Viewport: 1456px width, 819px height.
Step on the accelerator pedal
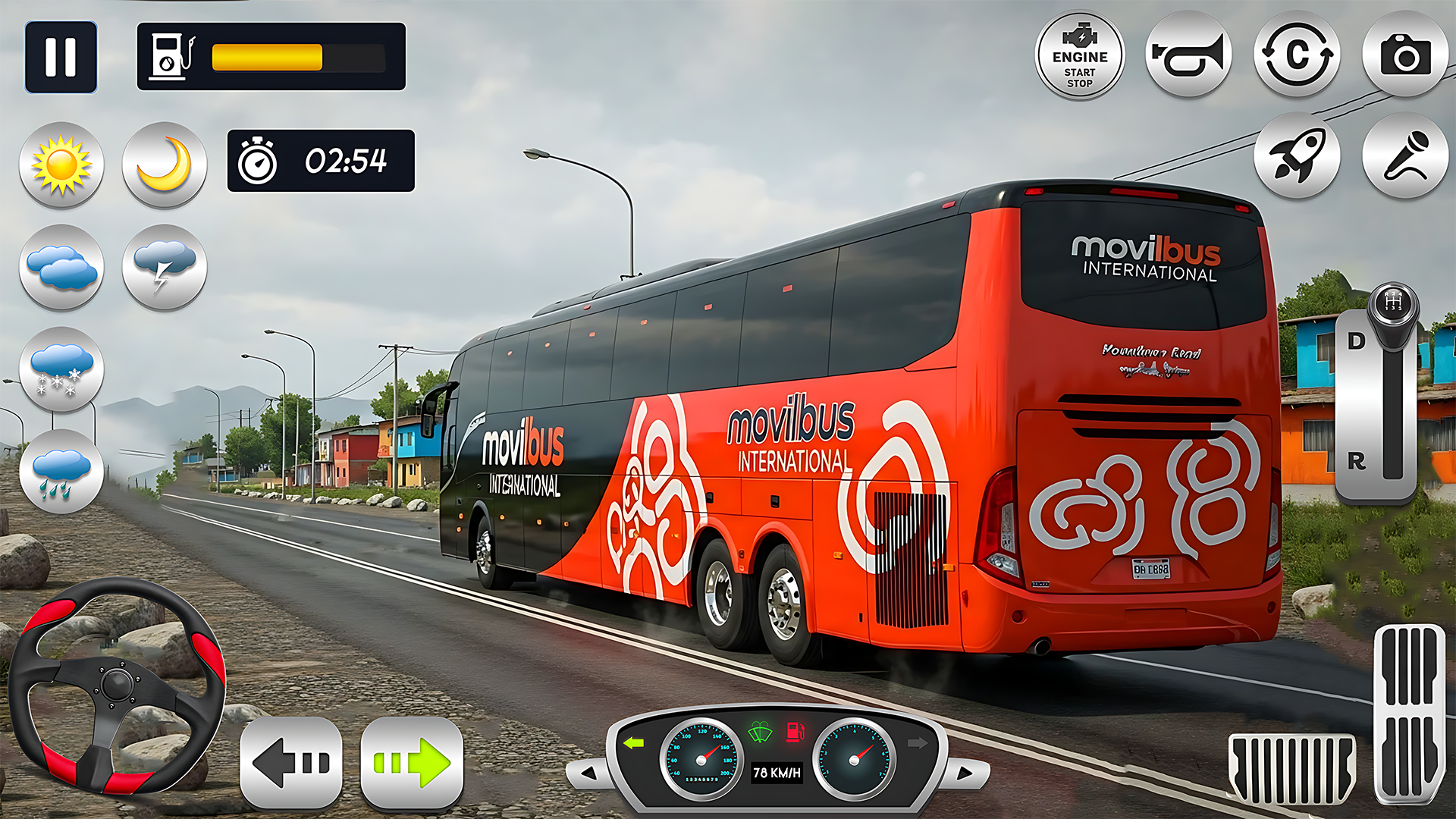pyautogui.click(x=1410, y=713)
